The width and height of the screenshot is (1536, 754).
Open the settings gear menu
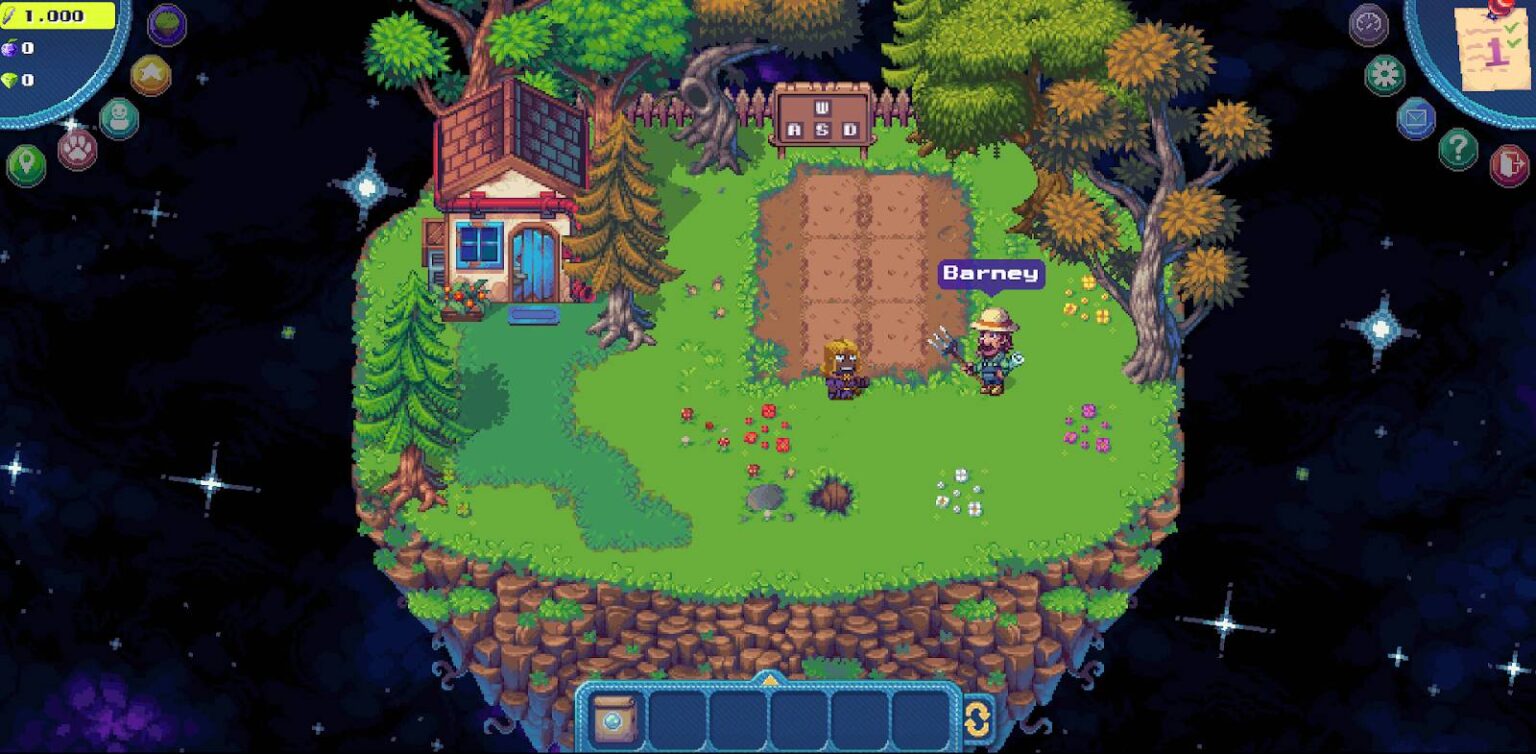(1385, 73)
